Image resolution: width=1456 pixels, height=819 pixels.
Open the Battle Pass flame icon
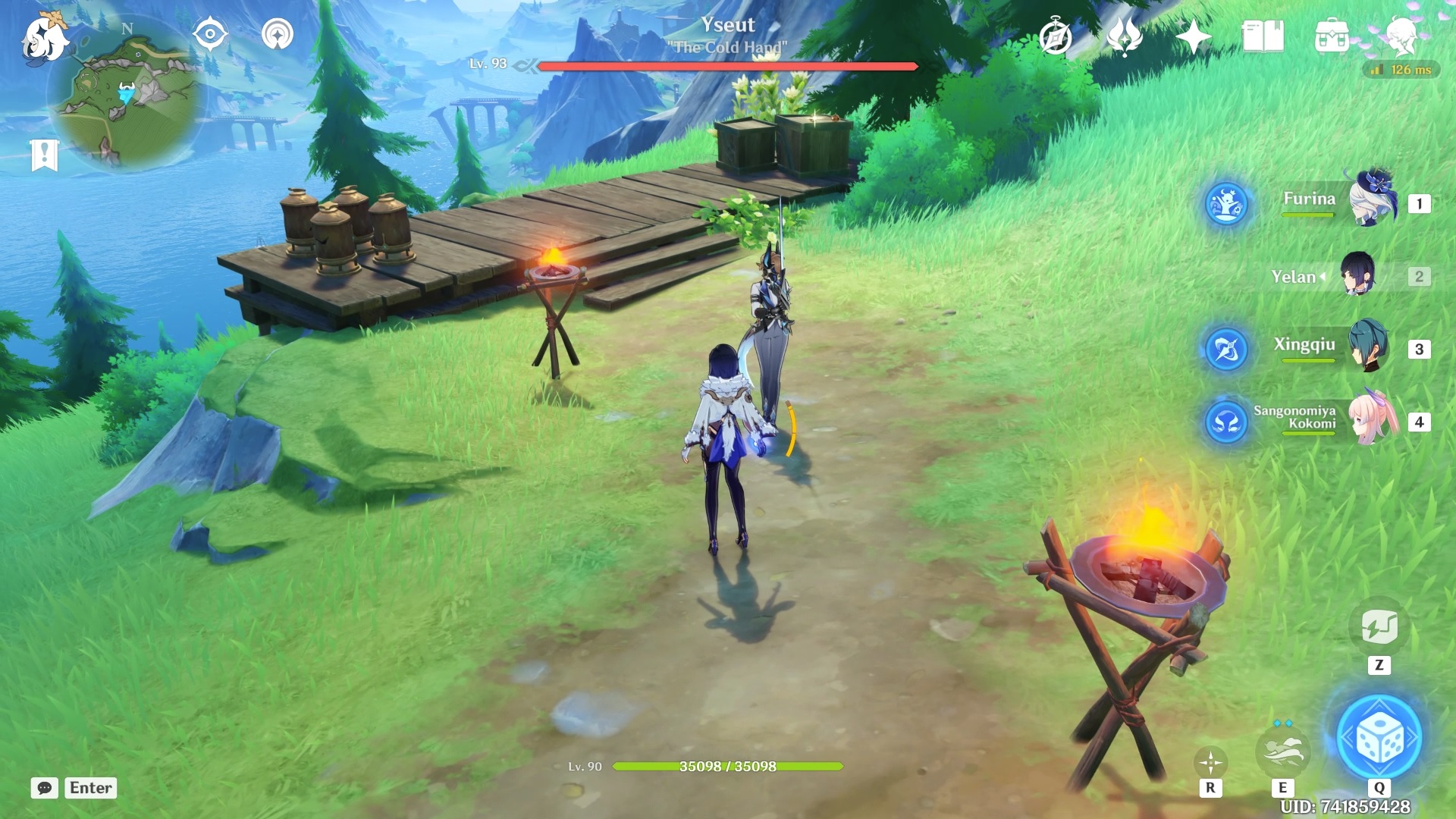coord(1125,36)
